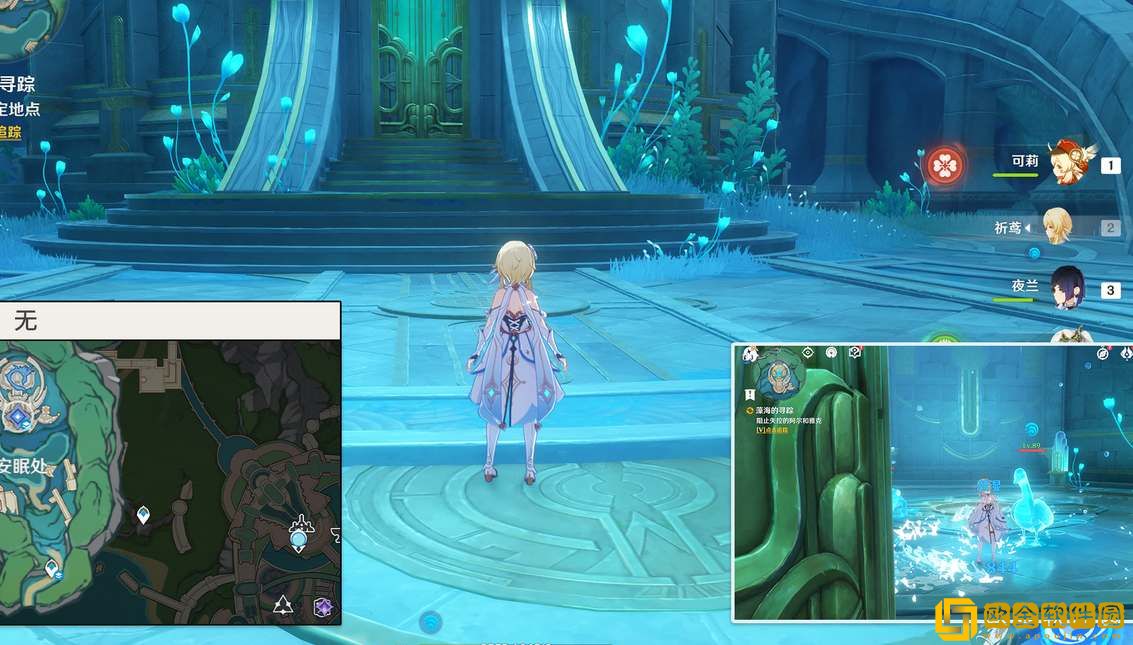
Task: Open the inset gameplay thumbnail
Action: click(932, 482)
